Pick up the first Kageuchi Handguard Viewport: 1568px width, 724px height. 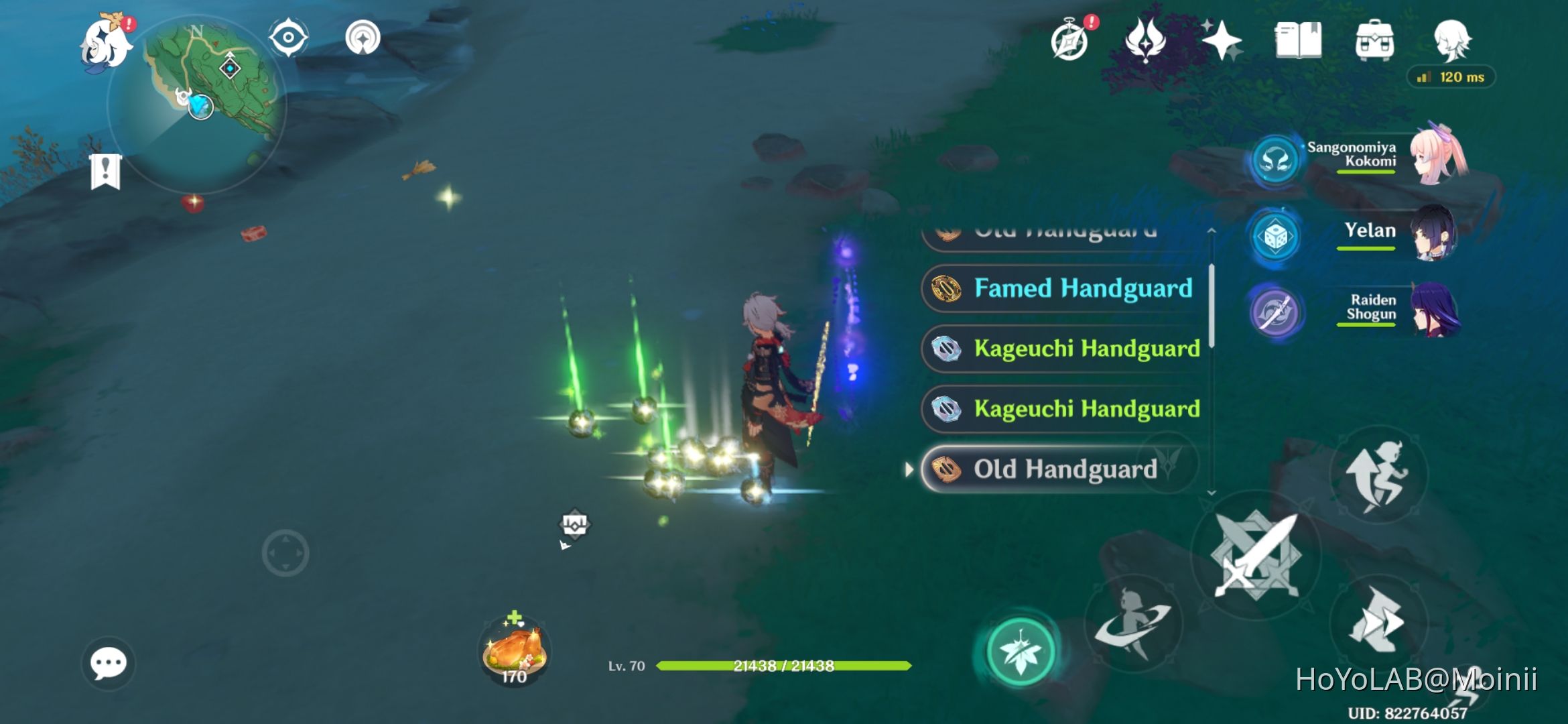pos(1062,349)
